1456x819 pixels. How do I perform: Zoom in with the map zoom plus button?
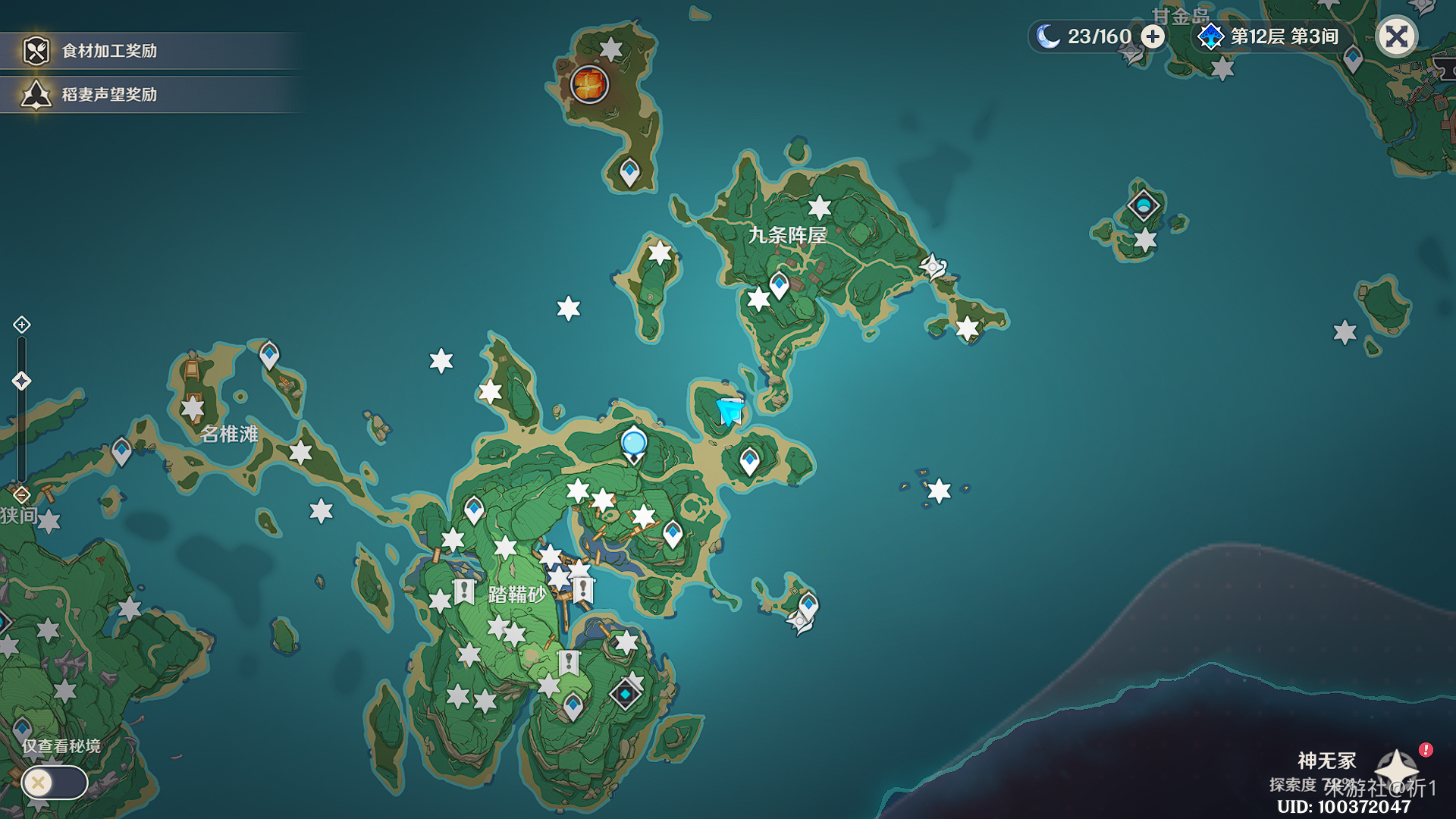point(21,325)
